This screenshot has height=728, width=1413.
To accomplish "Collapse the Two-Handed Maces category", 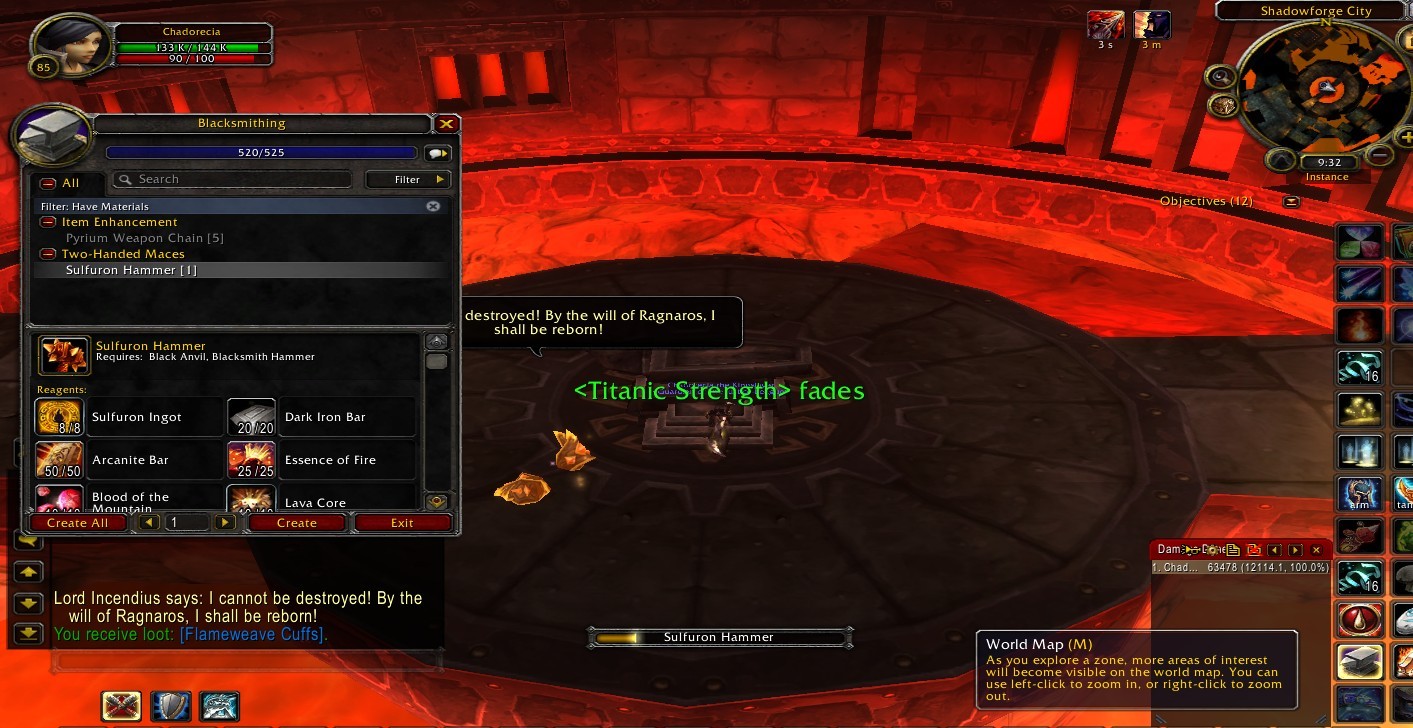I will point(47,254).
